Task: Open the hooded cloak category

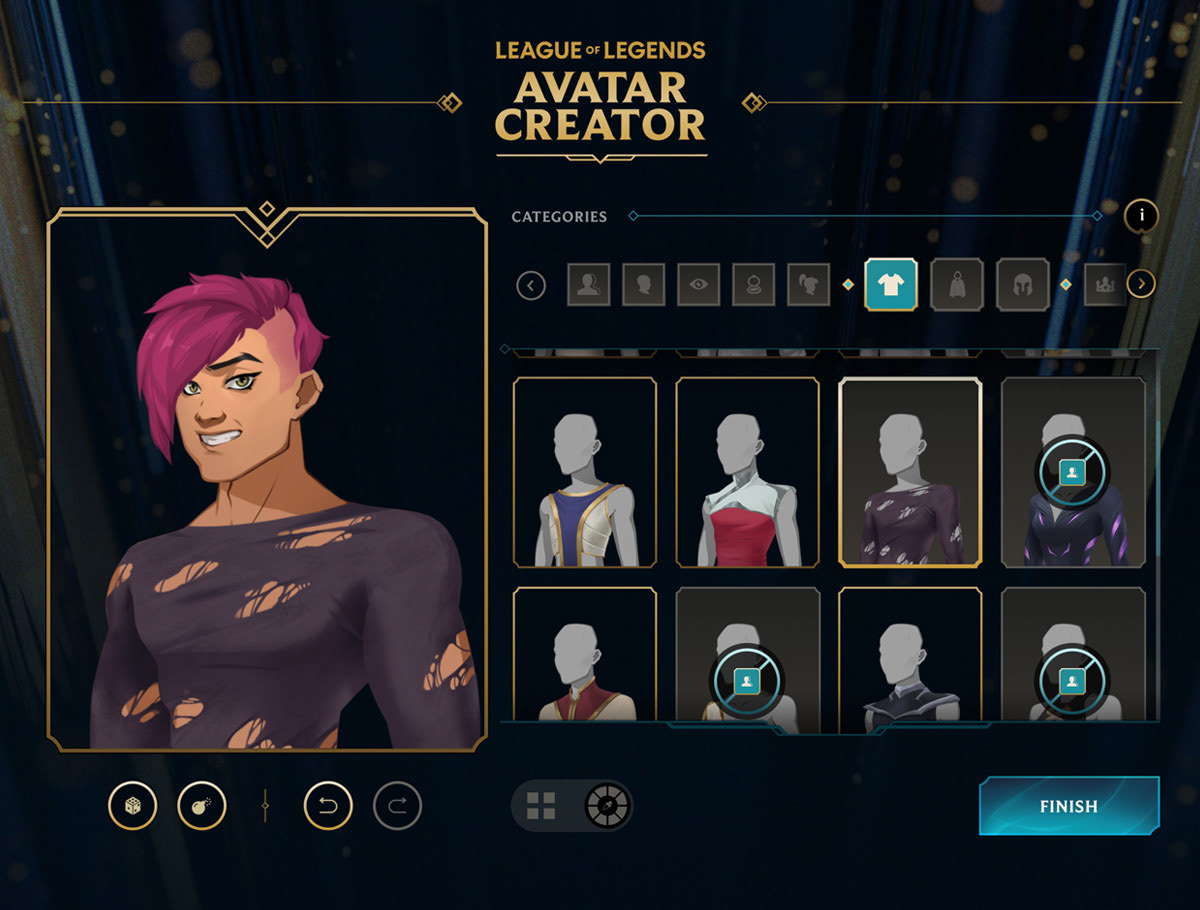Action: click(957, 285)
